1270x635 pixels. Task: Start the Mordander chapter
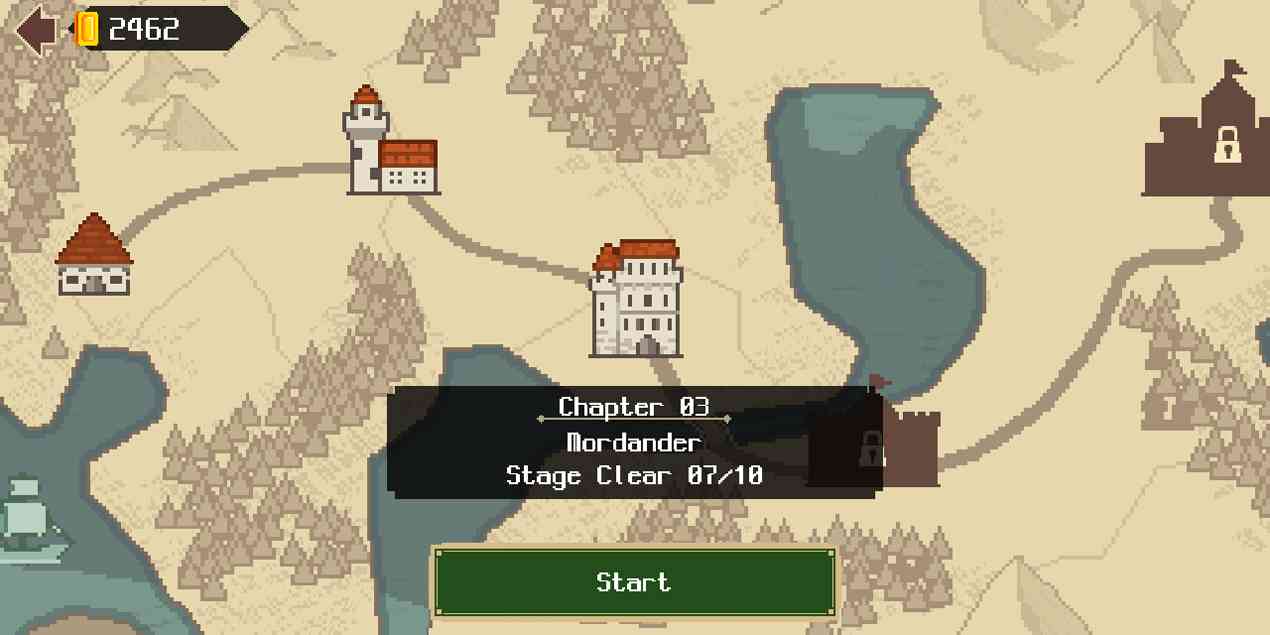pyautogui.click(x=634, y=582)
